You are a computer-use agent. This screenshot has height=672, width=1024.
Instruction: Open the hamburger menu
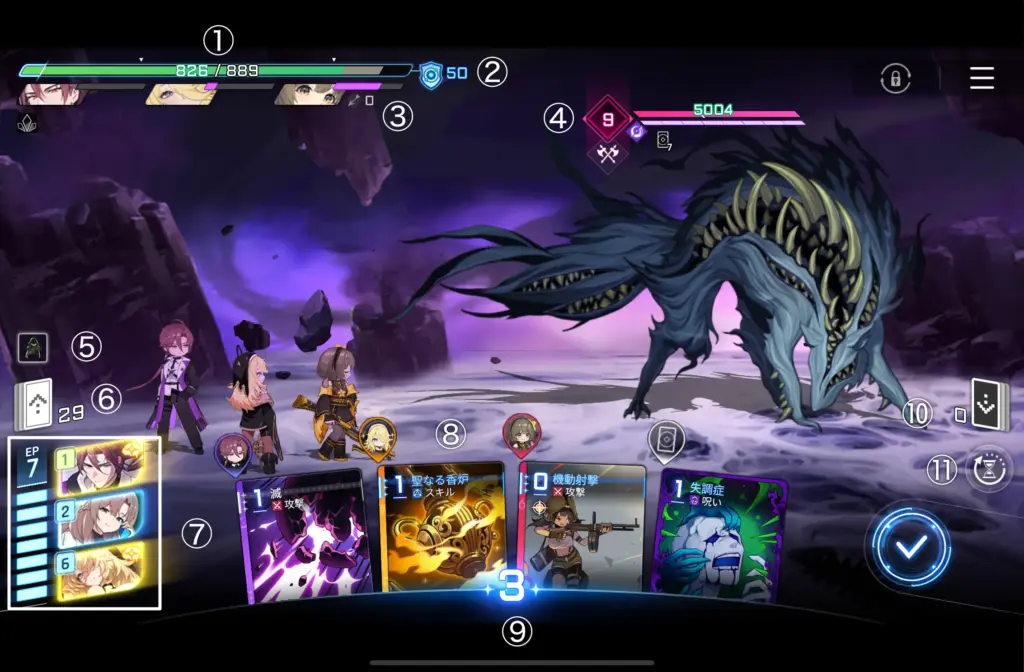(981, 78)
